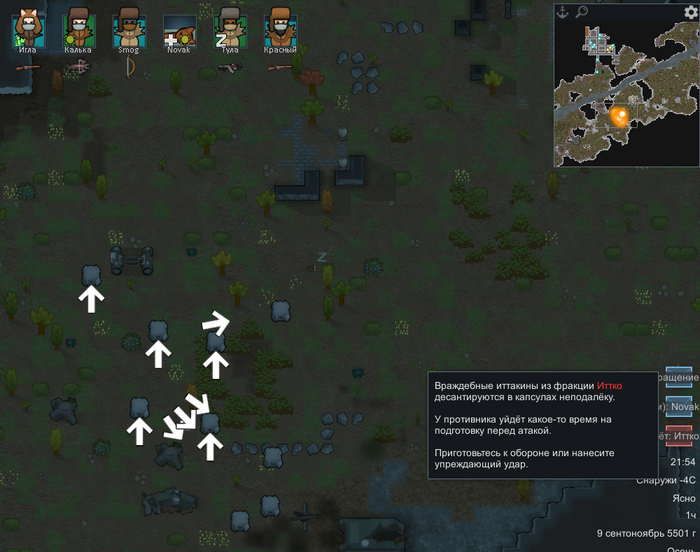Choose colonist Smog from the colonist bar

[x=128, y=29]
